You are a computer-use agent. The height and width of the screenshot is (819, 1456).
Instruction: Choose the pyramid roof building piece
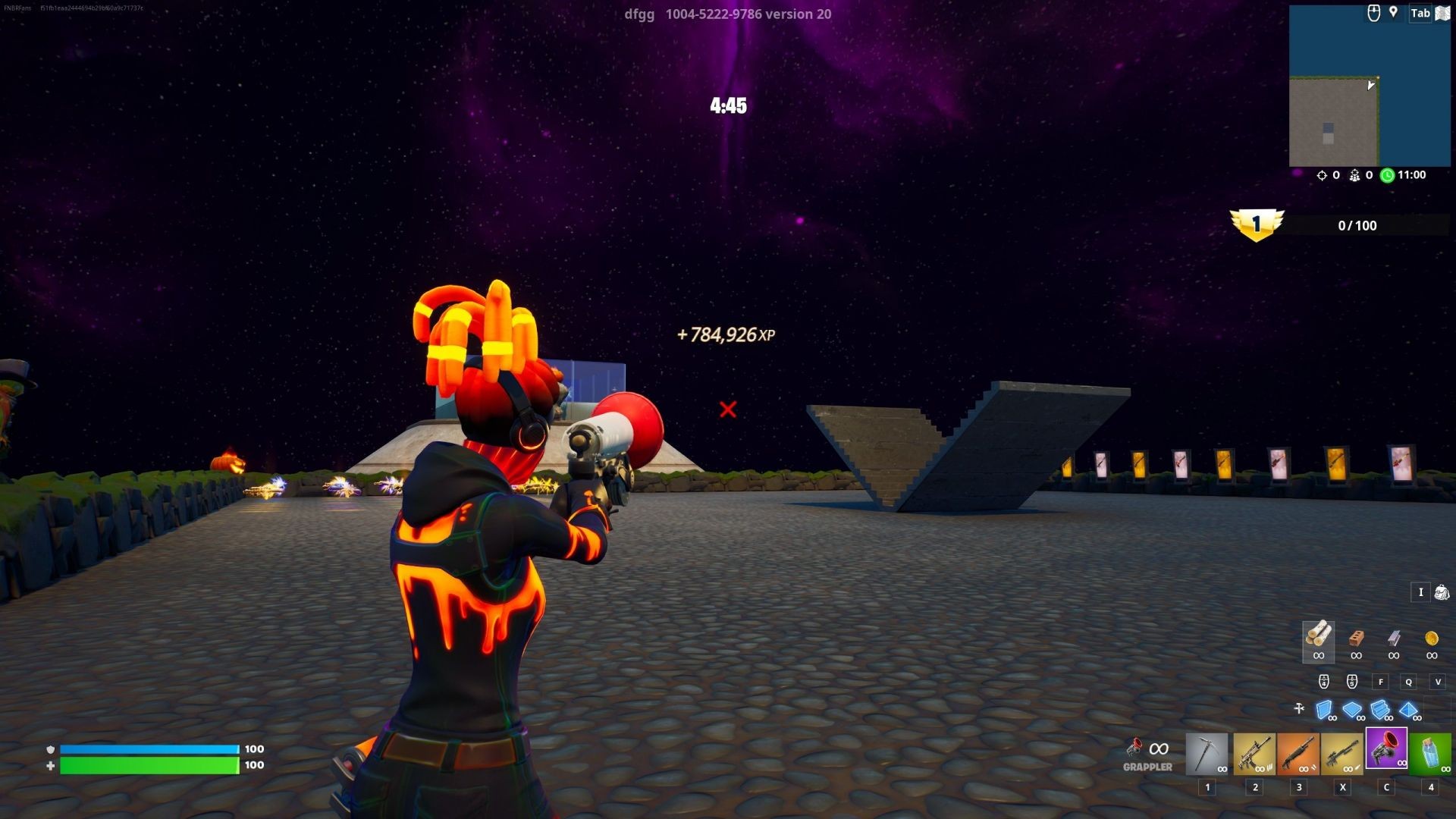(x=1408, y=710)
